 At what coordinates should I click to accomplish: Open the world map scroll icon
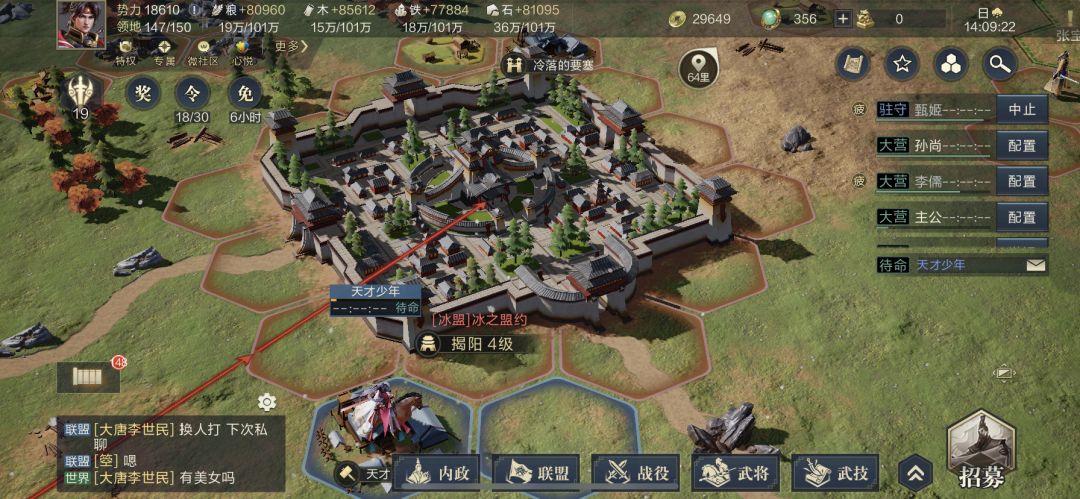coord(853,65)
